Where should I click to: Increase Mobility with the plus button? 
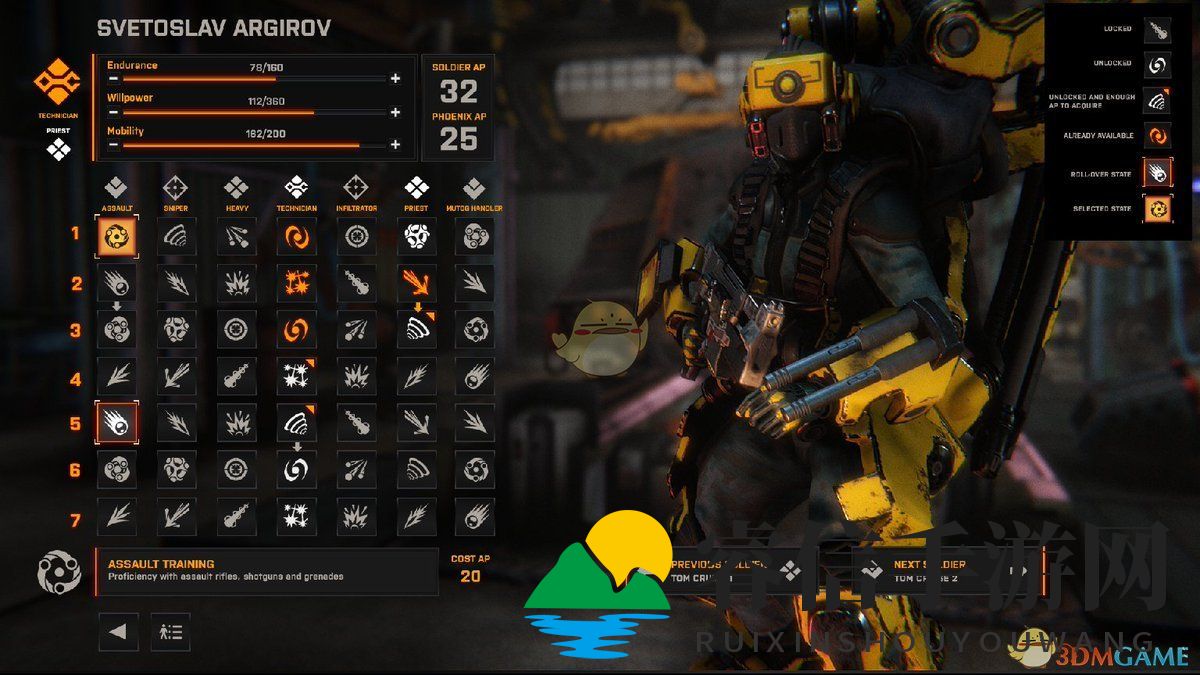pos(395,145)
